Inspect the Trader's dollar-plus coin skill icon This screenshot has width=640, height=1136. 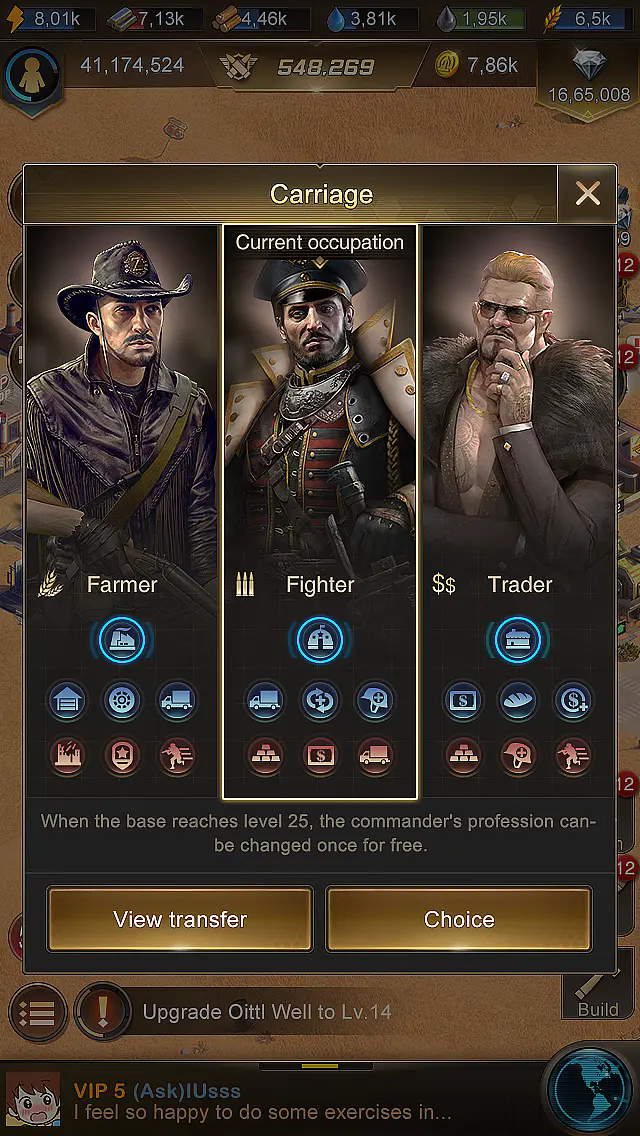pyautogui.click(x=573, y=701)
